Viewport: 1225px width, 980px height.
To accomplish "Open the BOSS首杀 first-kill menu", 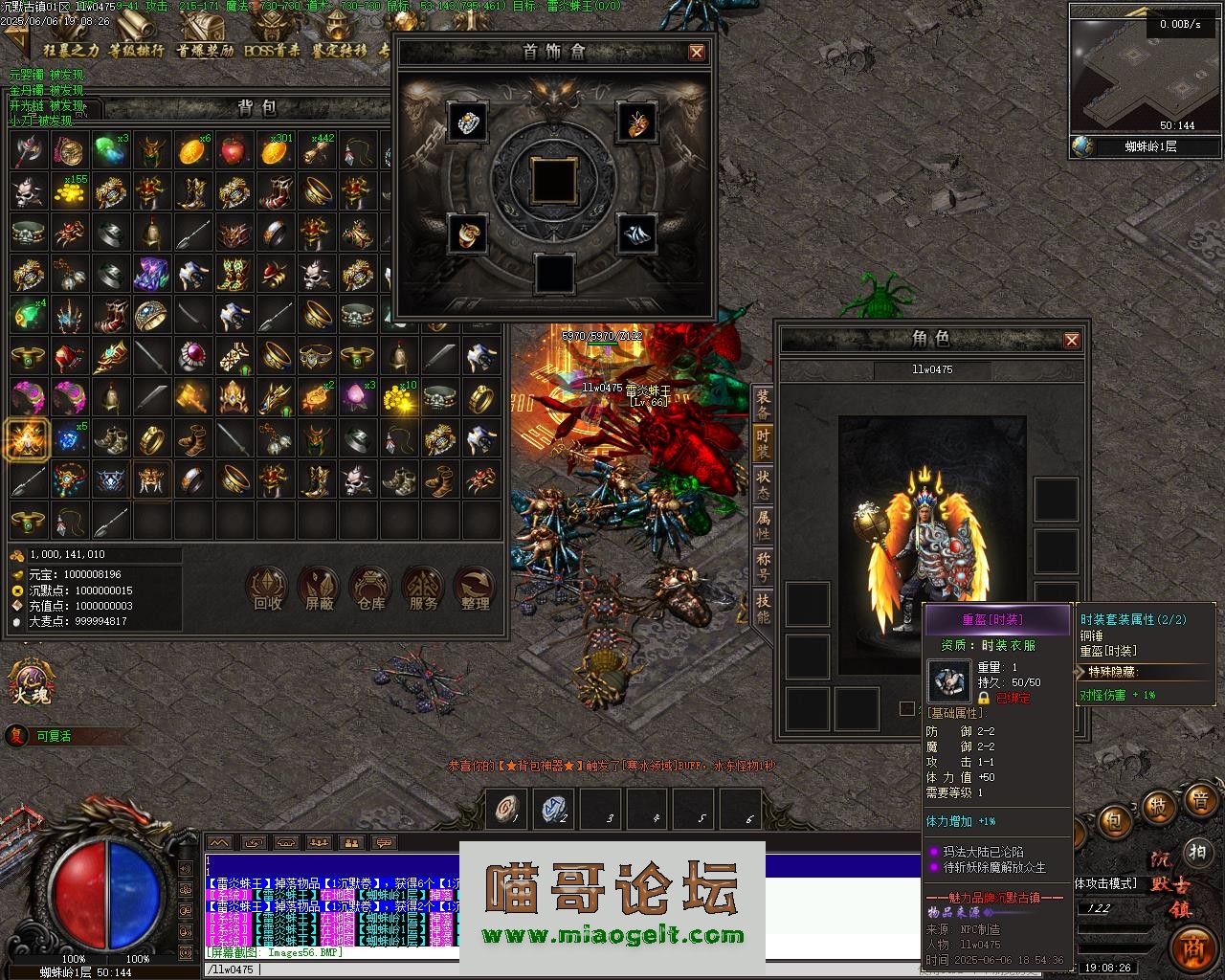I will pyautogui.click(x=272, y=51).
